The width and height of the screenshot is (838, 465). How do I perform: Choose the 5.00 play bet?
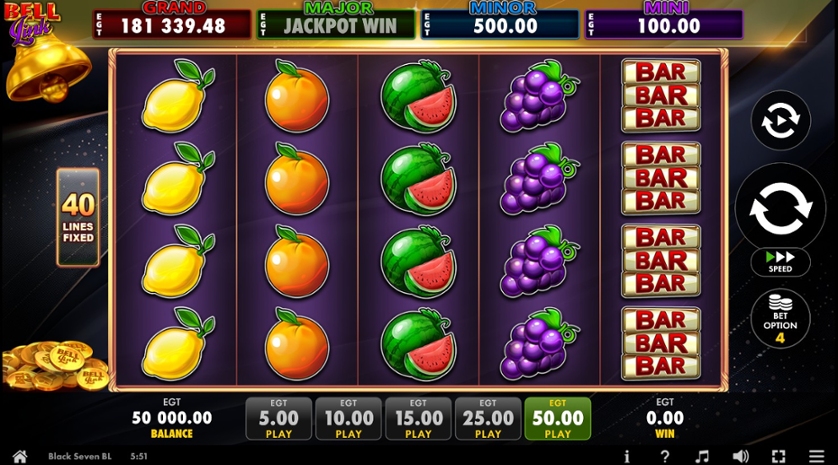pos(279,419)
